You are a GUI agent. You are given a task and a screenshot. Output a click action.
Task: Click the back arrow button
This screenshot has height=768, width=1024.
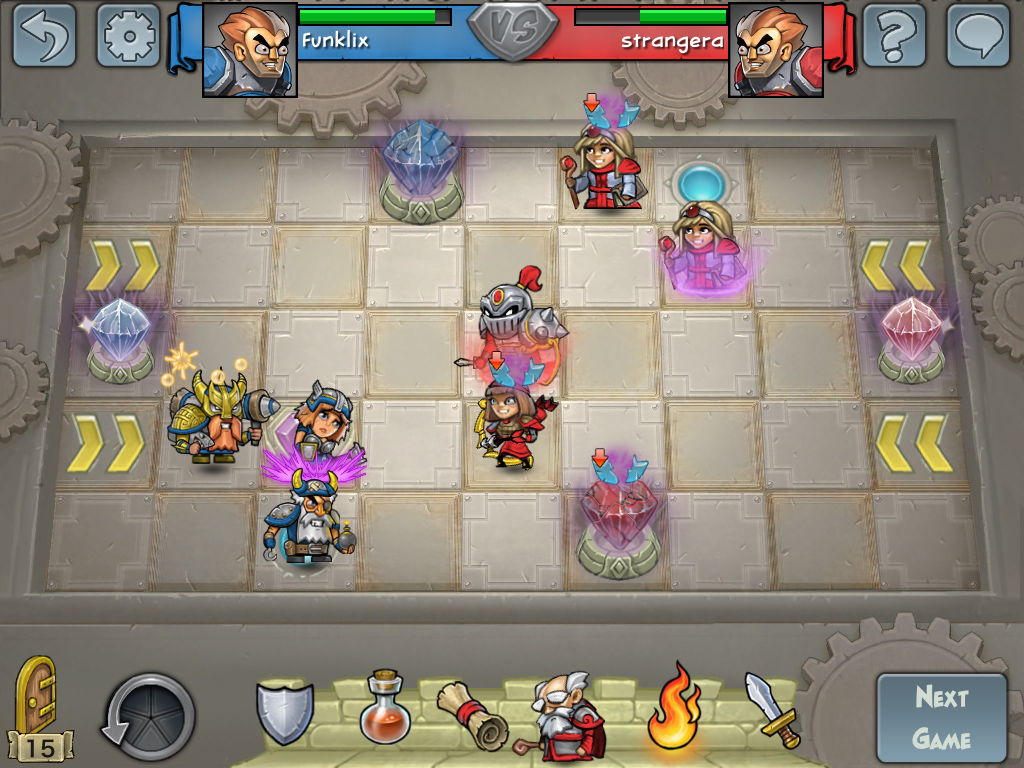tap(44, 36)
